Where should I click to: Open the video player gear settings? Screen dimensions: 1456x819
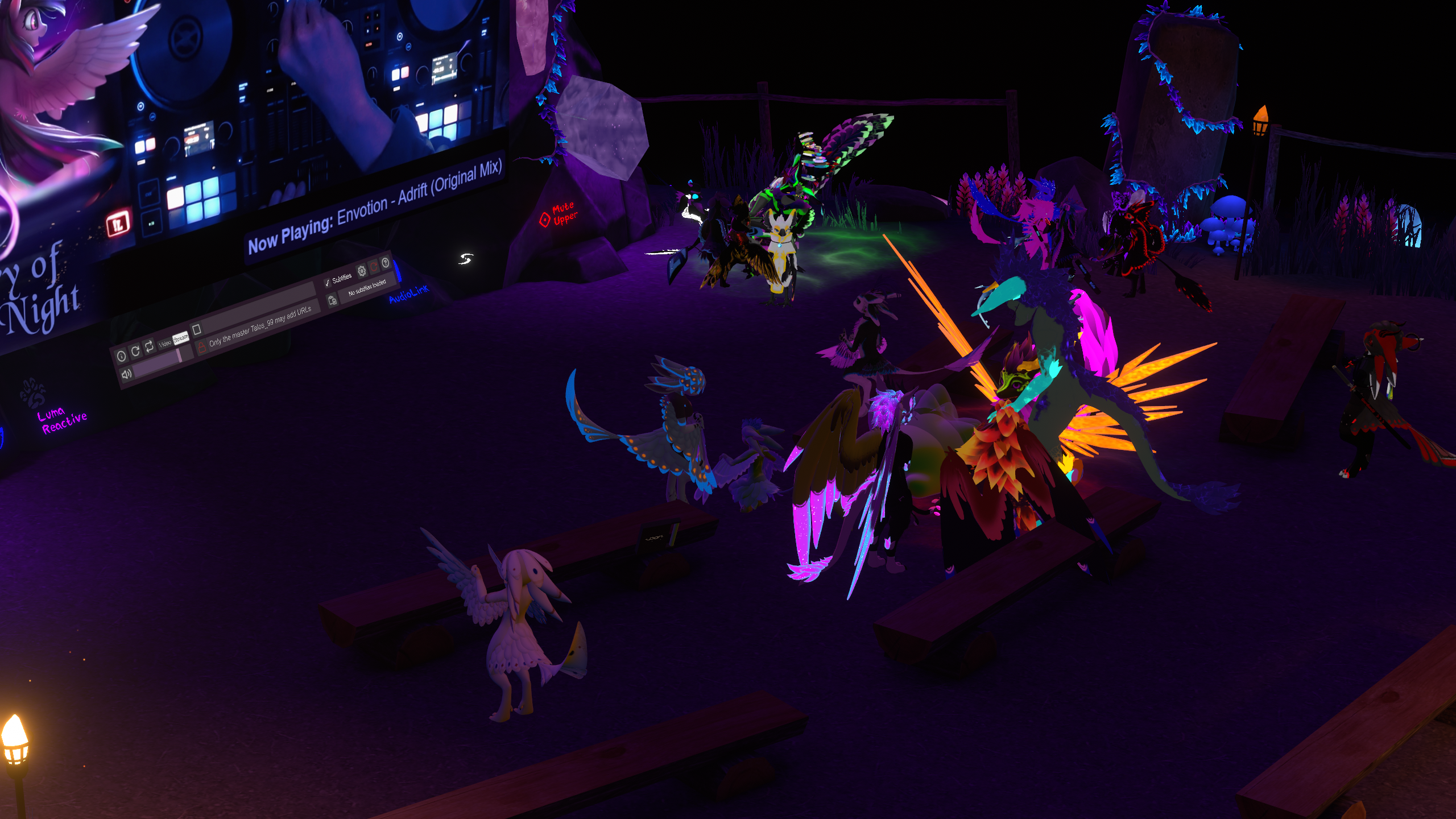[x=361, y=270]
